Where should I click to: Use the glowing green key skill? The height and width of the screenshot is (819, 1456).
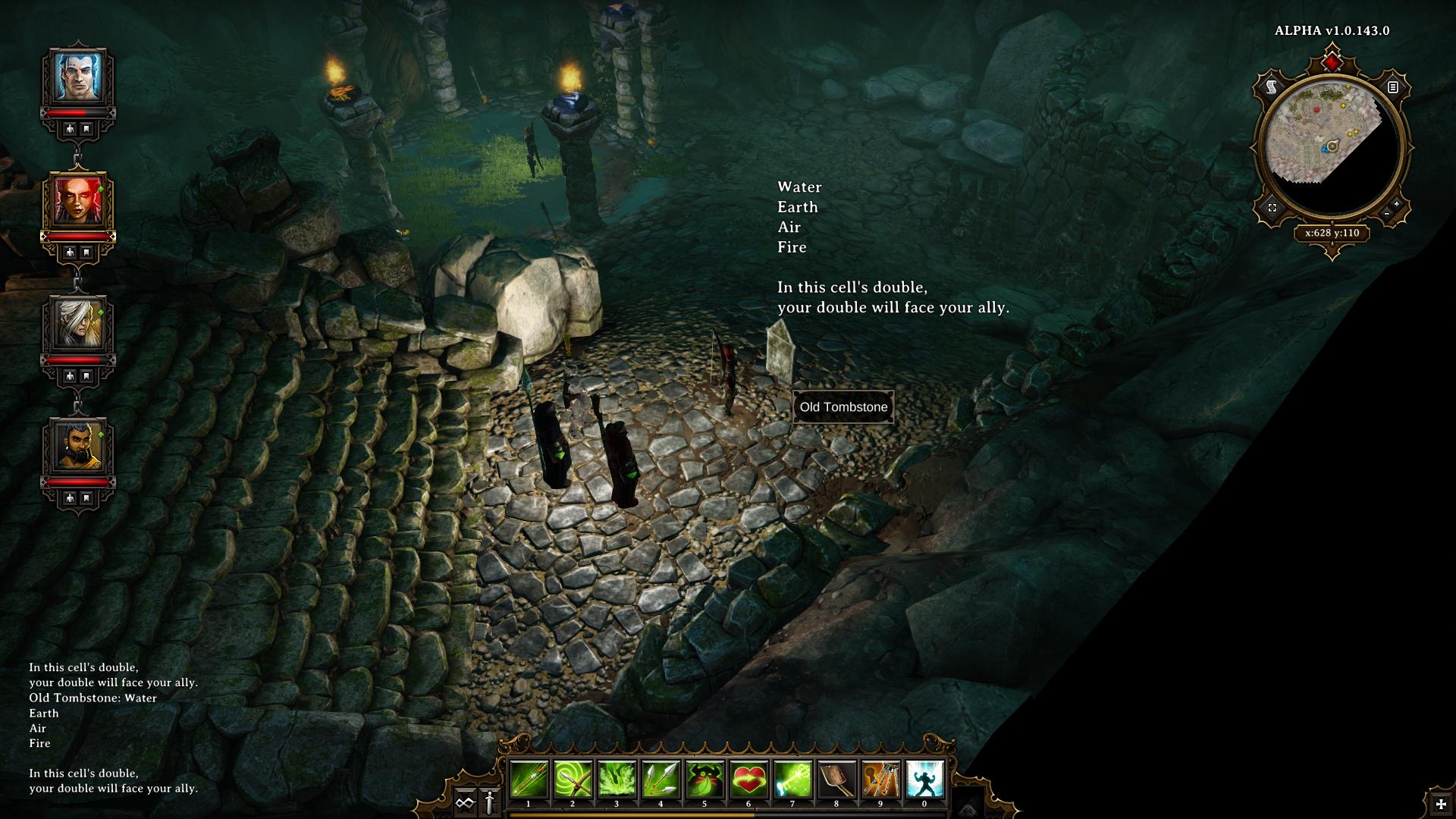(792, 779)
